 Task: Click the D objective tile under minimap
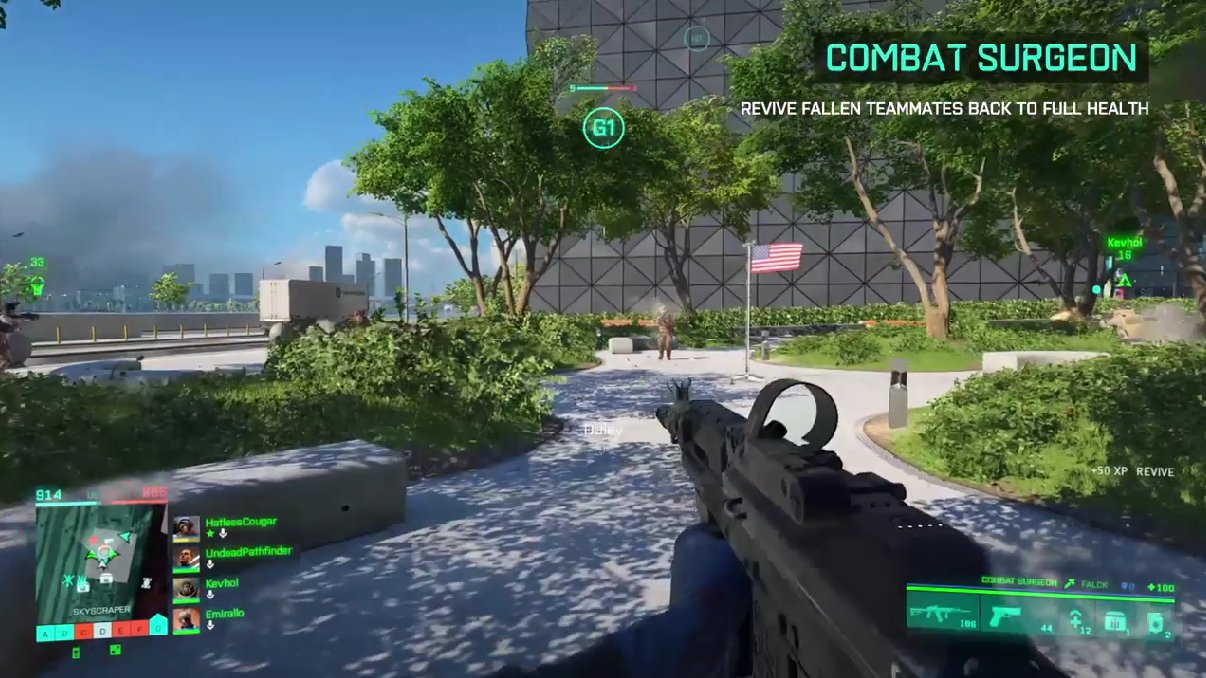[101, 633]
